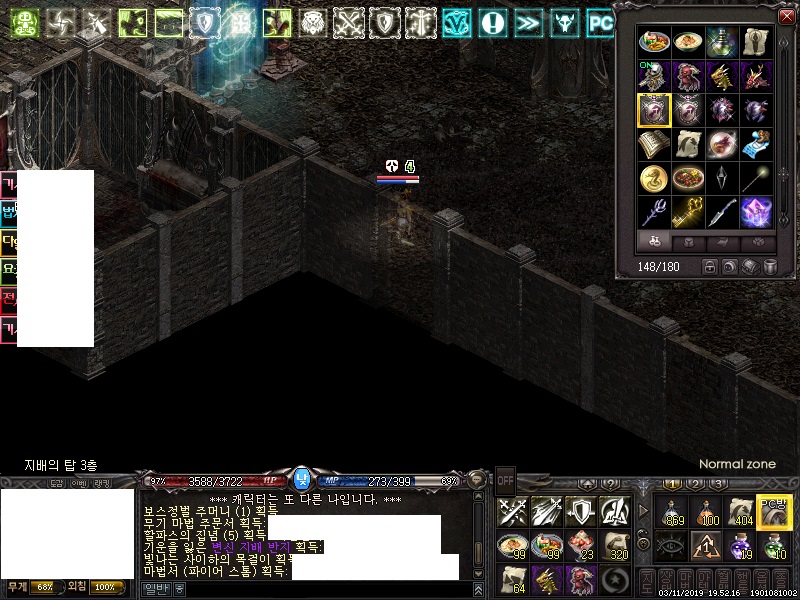Click the inventory trash can button
800x600 pixels.
(x=771, y=267)
